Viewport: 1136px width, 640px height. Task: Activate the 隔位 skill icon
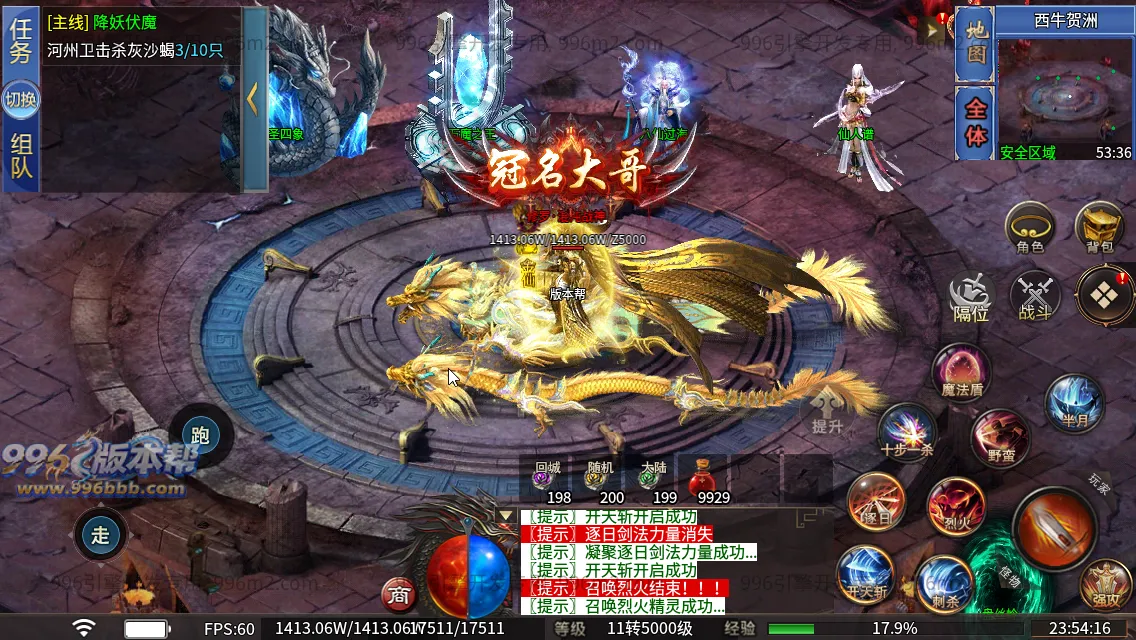coord(970,297)
